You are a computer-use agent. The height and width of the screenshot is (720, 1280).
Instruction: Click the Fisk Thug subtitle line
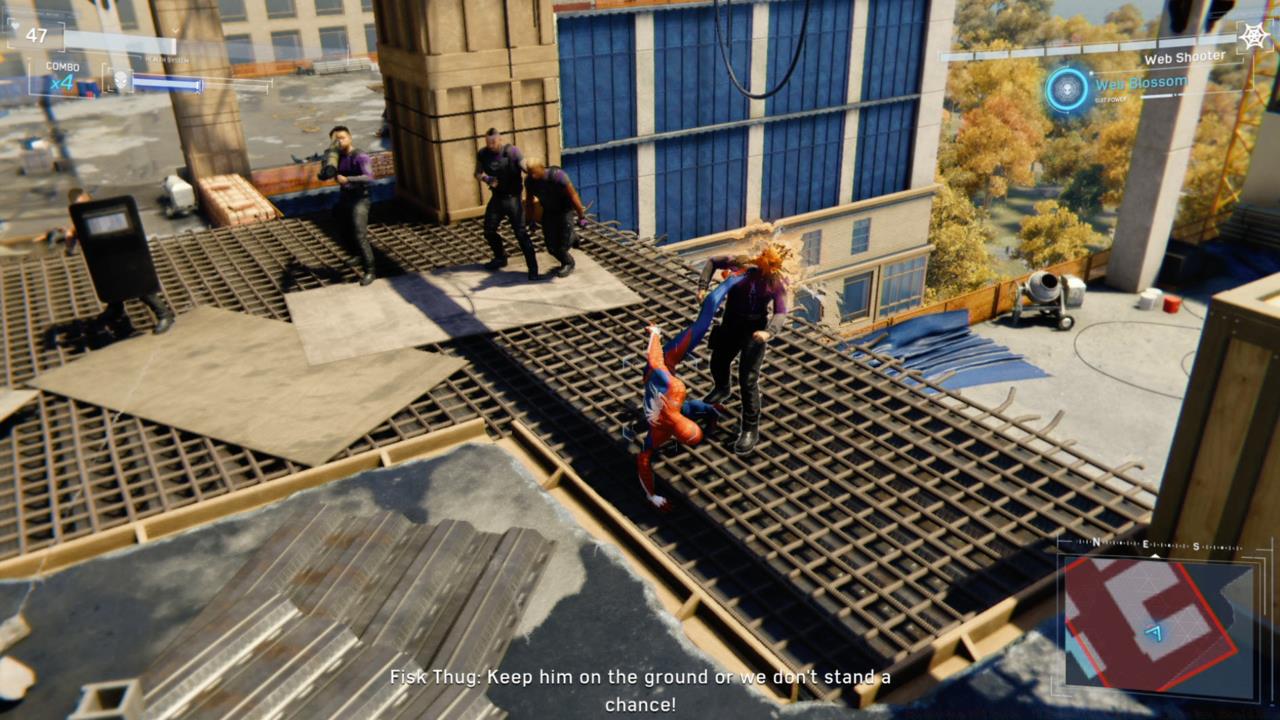click(x=640, y=677)
